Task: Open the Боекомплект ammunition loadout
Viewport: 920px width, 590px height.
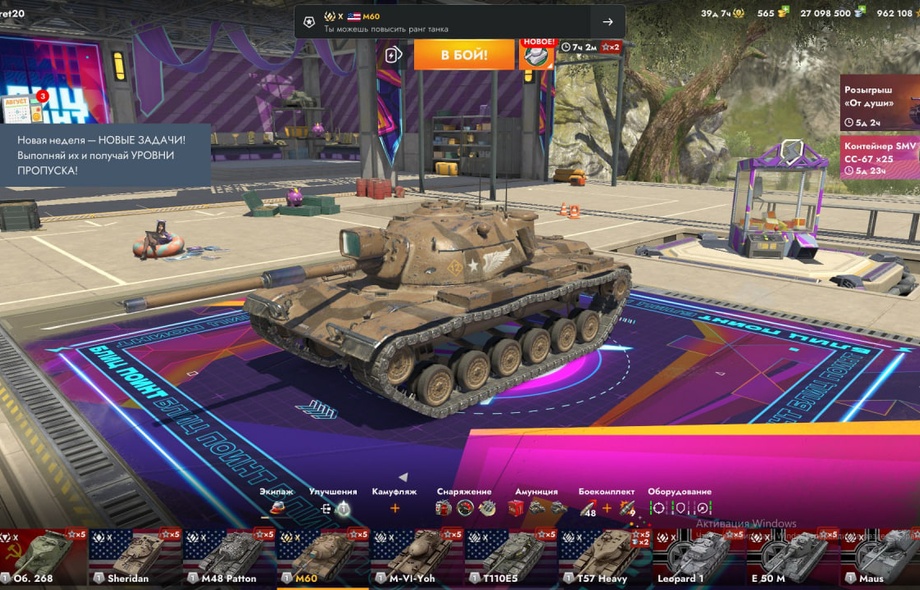Action: 606,508
